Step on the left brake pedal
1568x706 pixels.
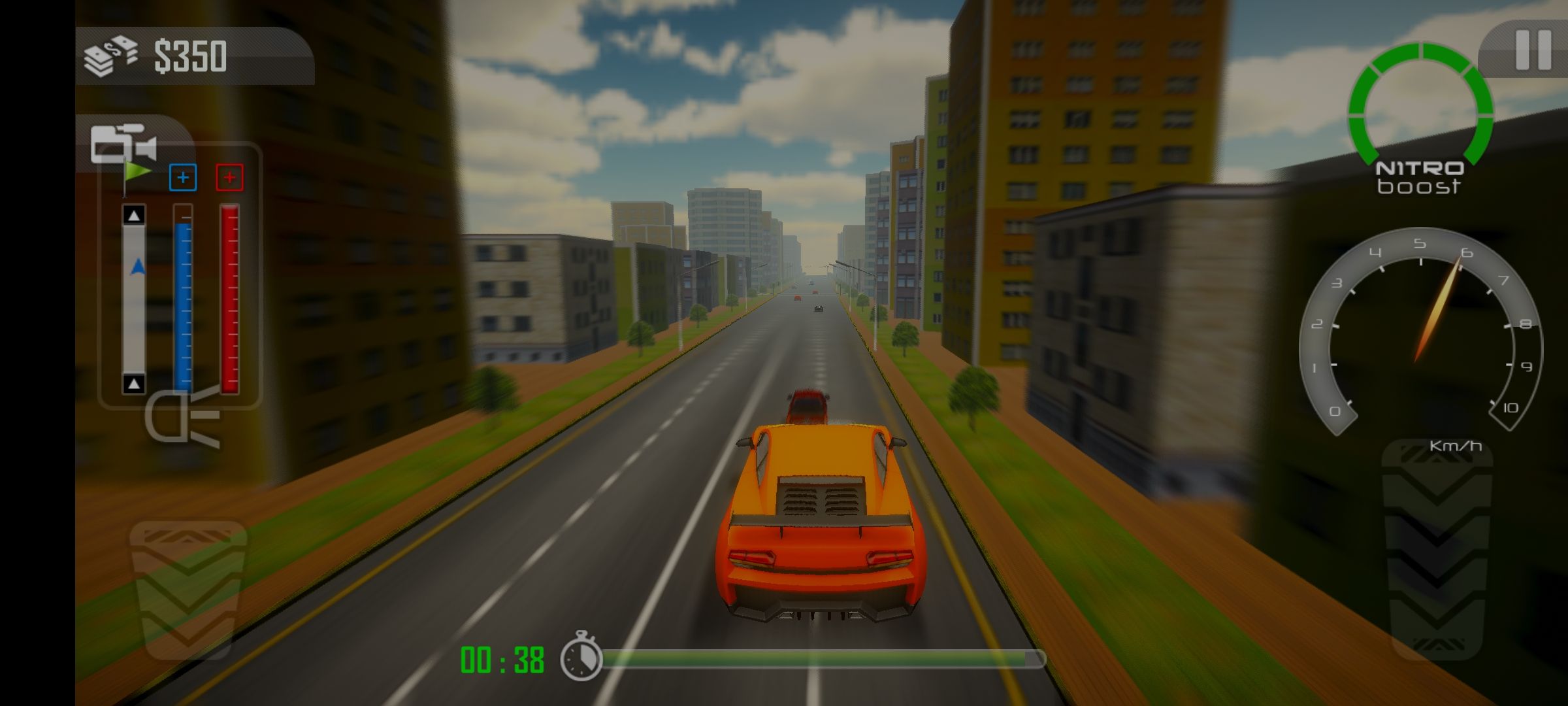coord(188,588)
